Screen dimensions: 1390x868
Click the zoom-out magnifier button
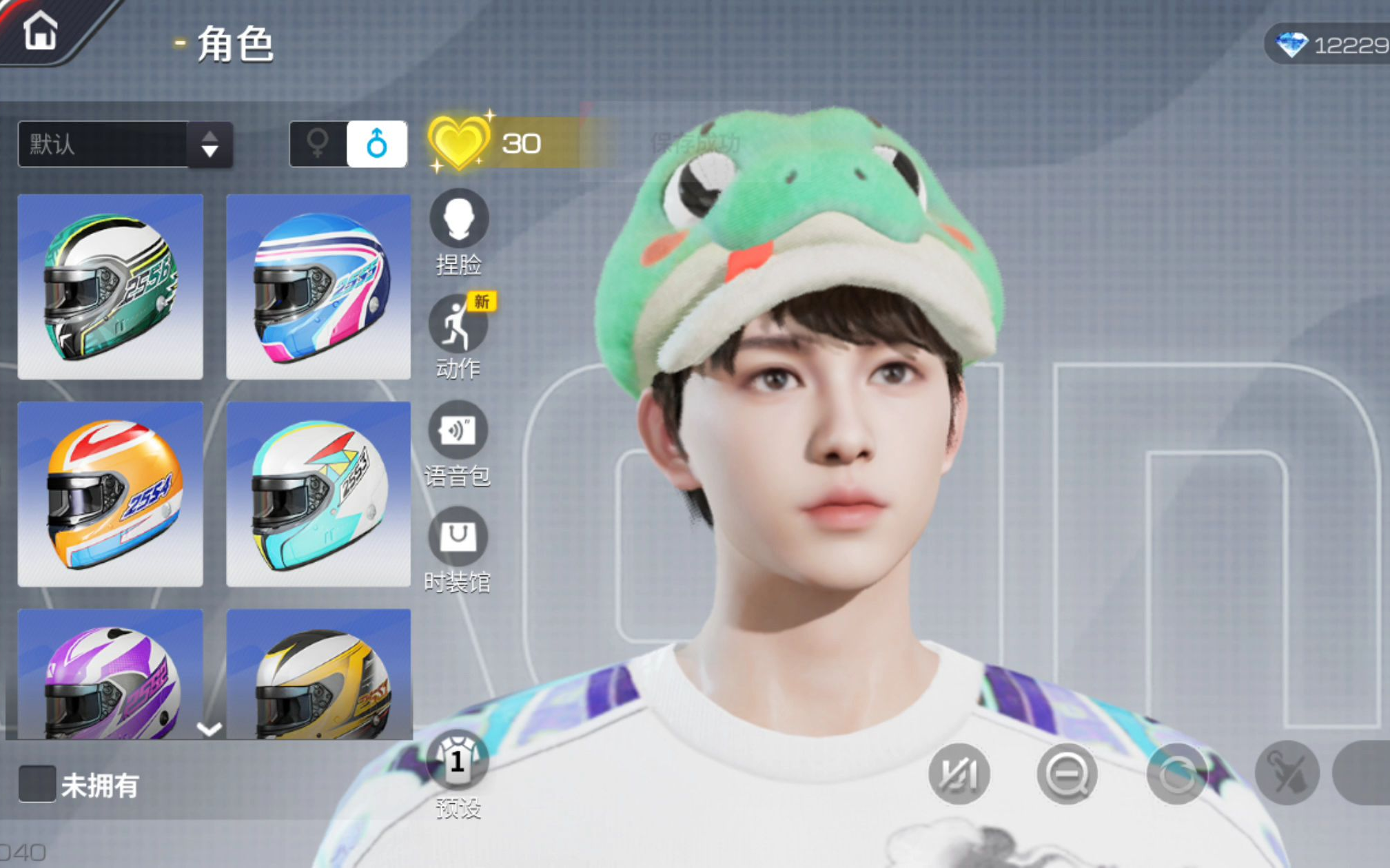coord(1067,774)
